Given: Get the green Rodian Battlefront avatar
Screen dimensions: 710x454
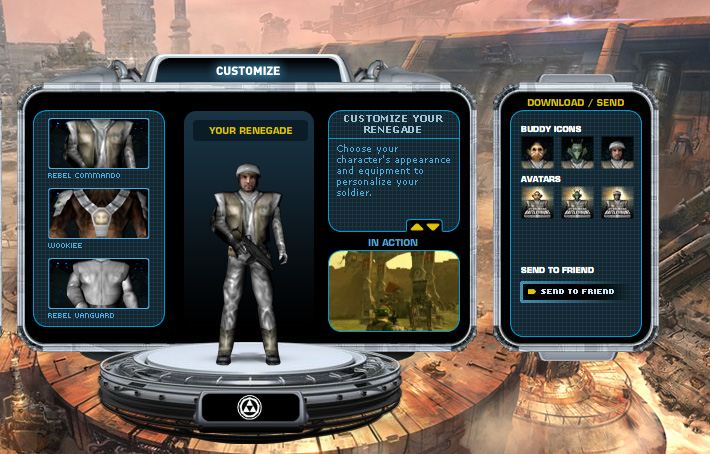Looking at the screenshot, I should pyautogui.click(x=577, y=204).
